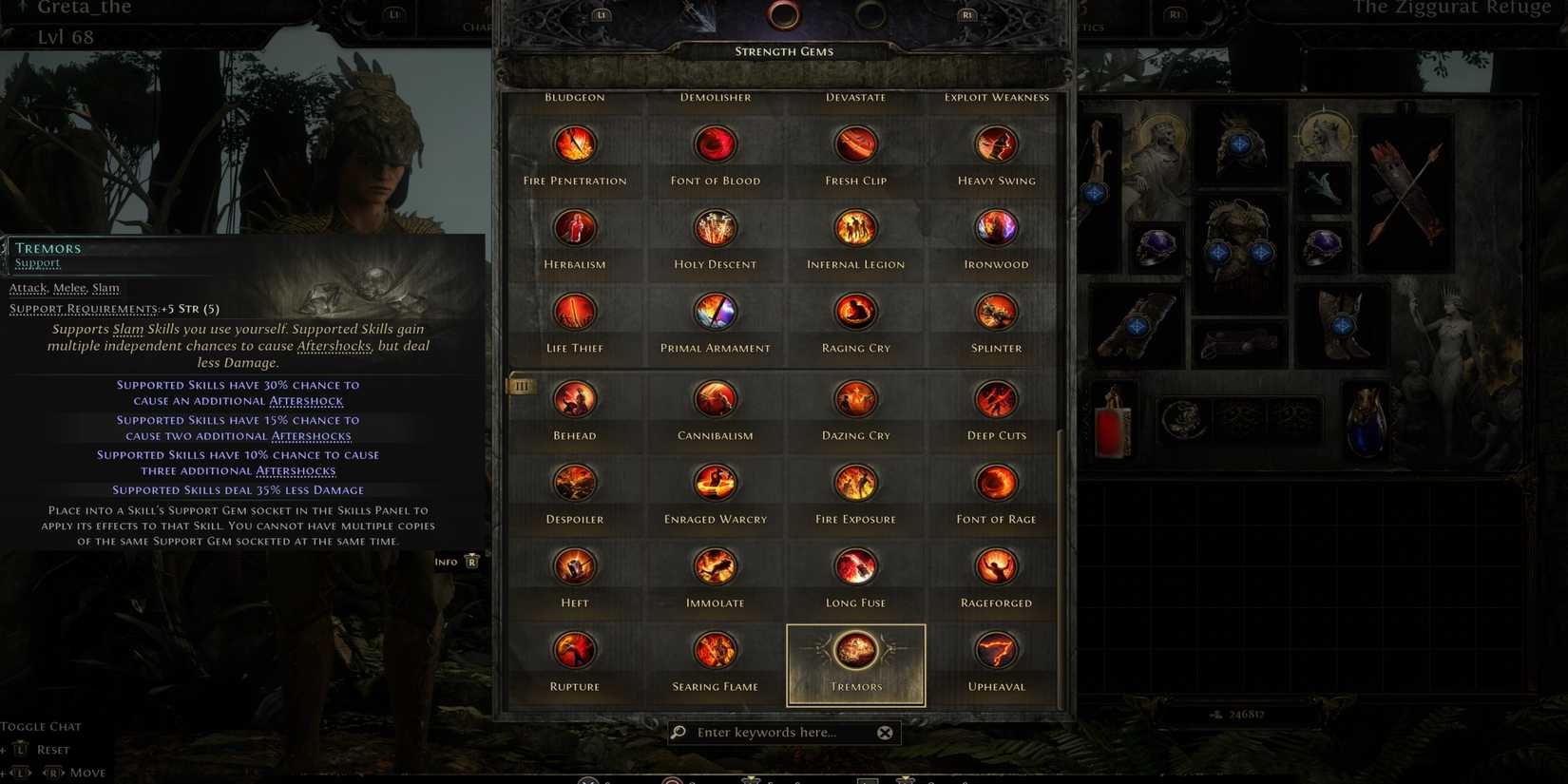The image size is (1568, 784).
Task: Select the Fire Penetration gem
Action: (574, 143)
